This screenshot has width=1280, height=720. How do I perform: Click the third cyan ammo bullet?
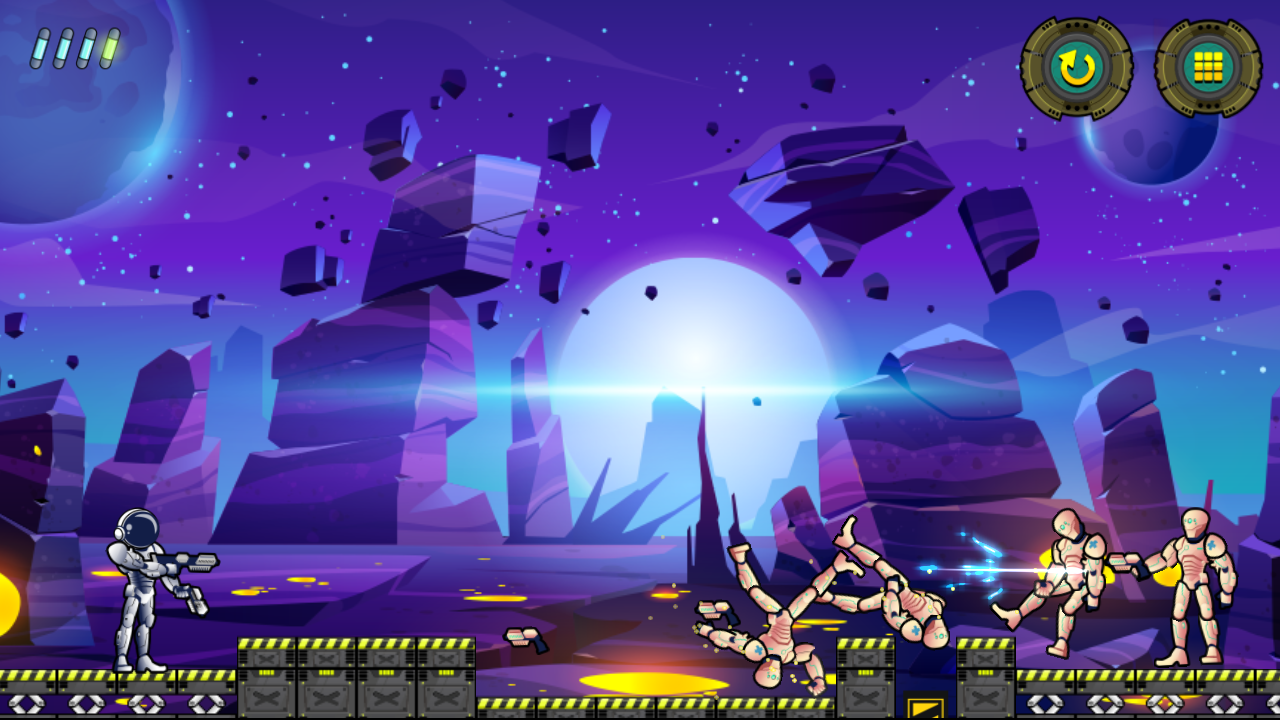coord(87,46)
